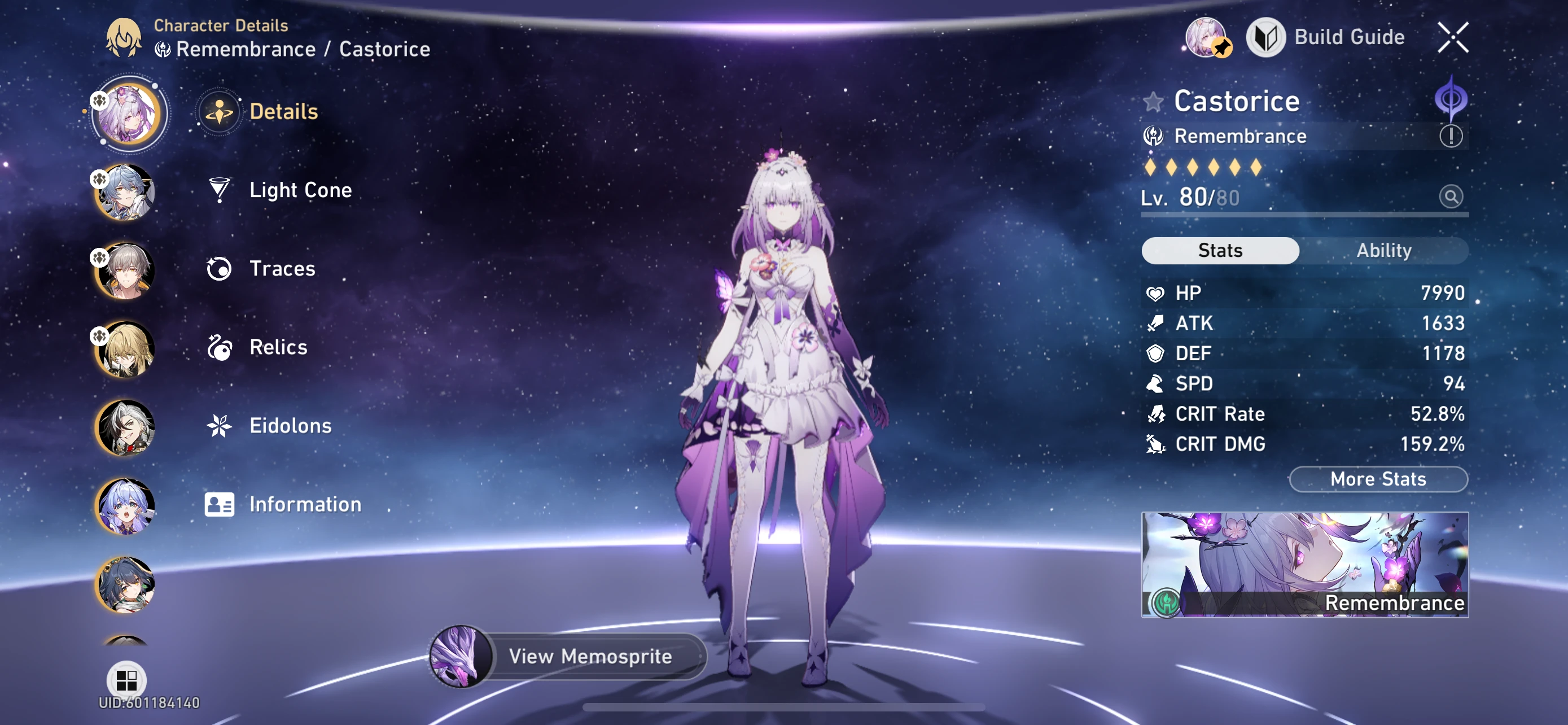
Task: Switch to the Stats tab
Action: (x=1220, y=250)
